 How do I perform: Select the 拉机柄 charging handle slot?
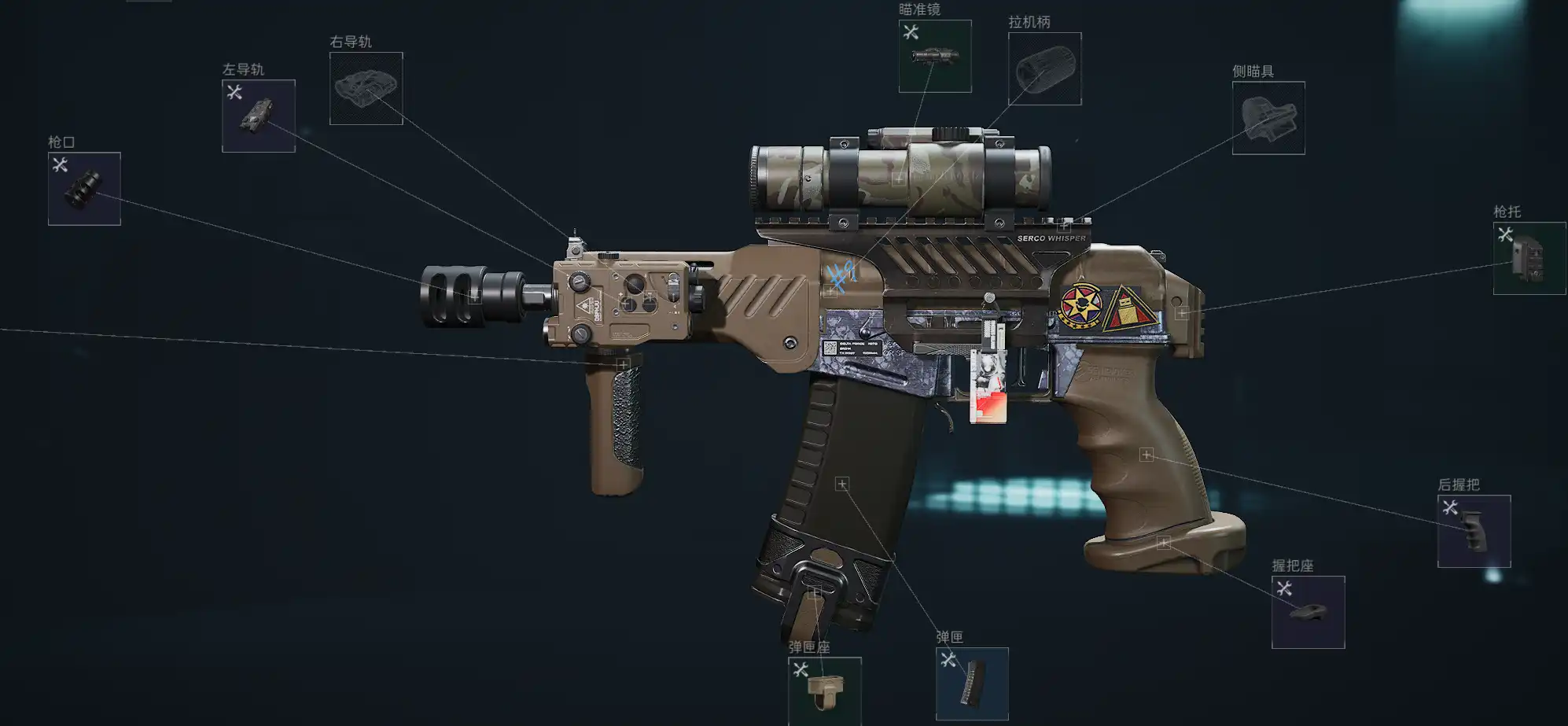tap(1044, 68)
